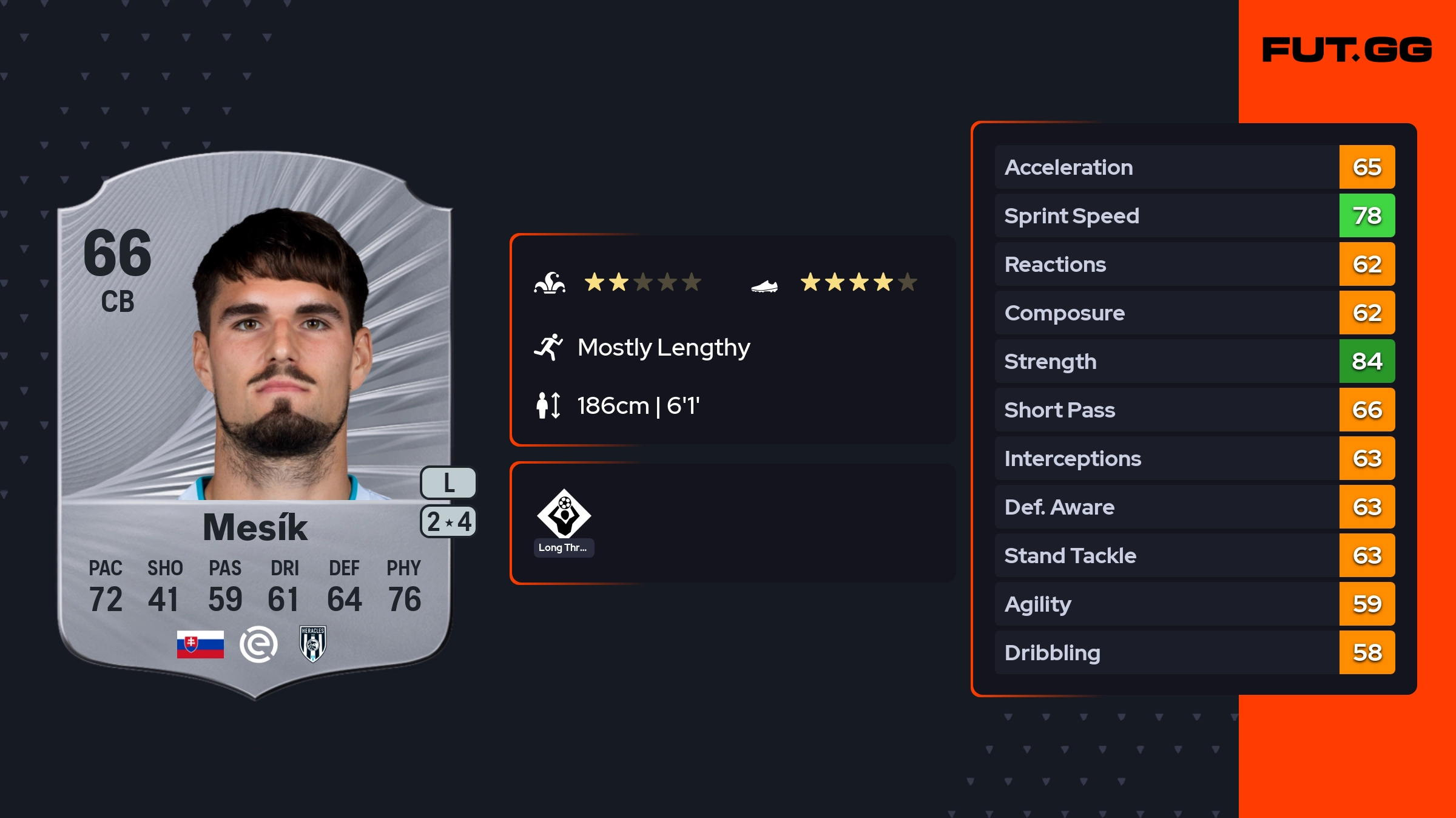The image size is (1456, 818).
Task: Click the Slovakia flag on the card
Action: 200,644
